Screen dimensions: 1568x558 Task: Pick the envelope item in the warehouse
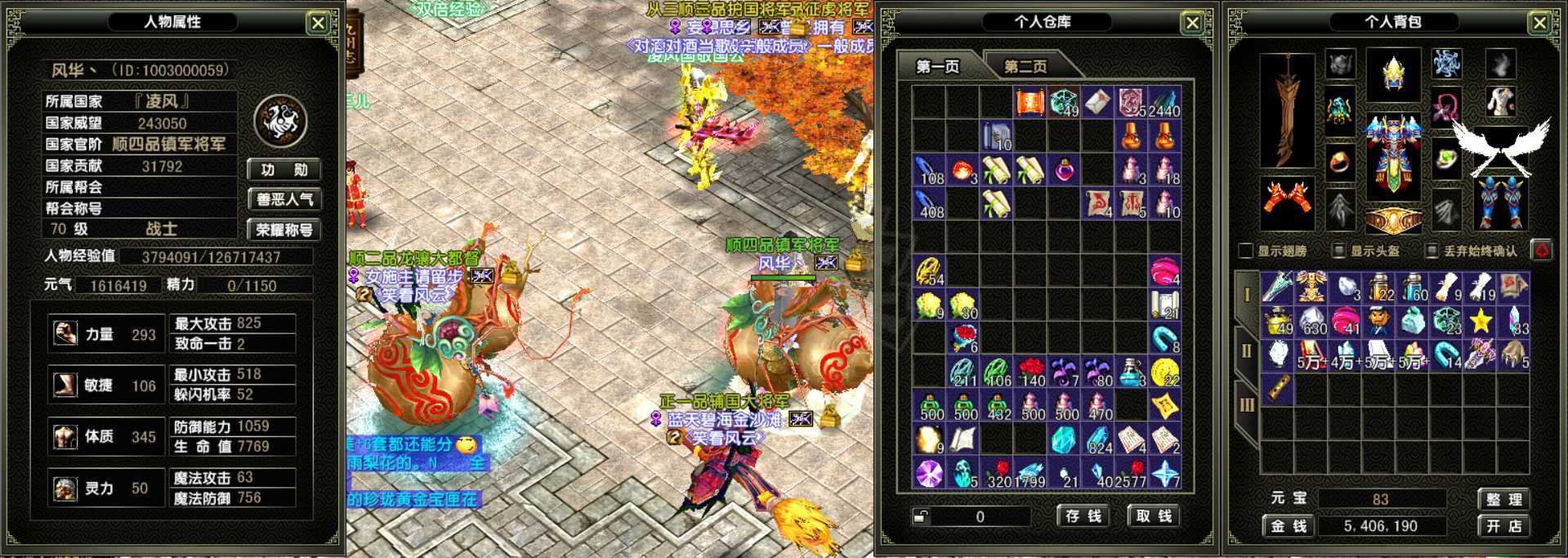[x=1097, y=103]
